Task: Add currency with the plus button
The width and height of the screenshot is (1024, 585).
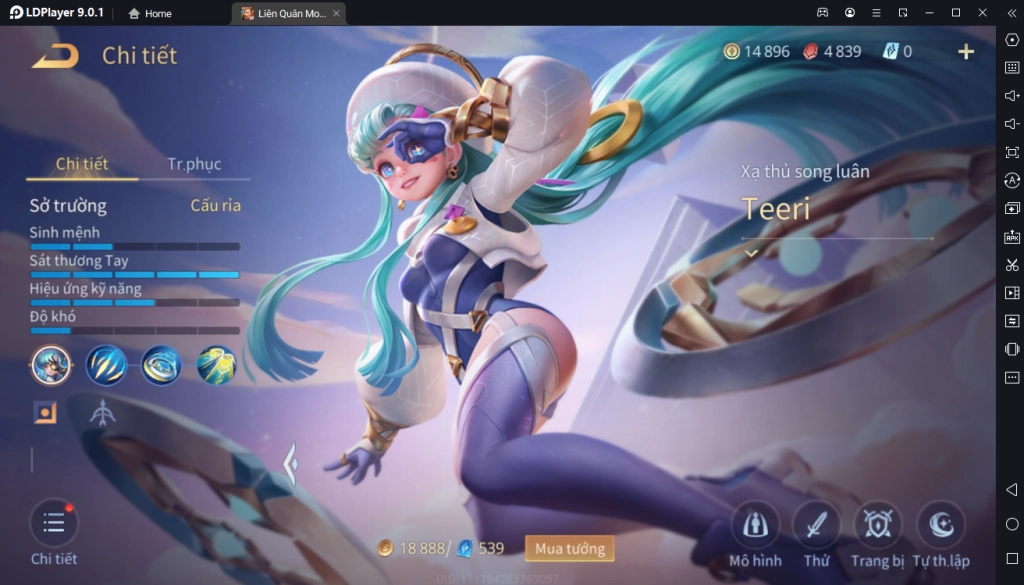Action: [966, 52]
